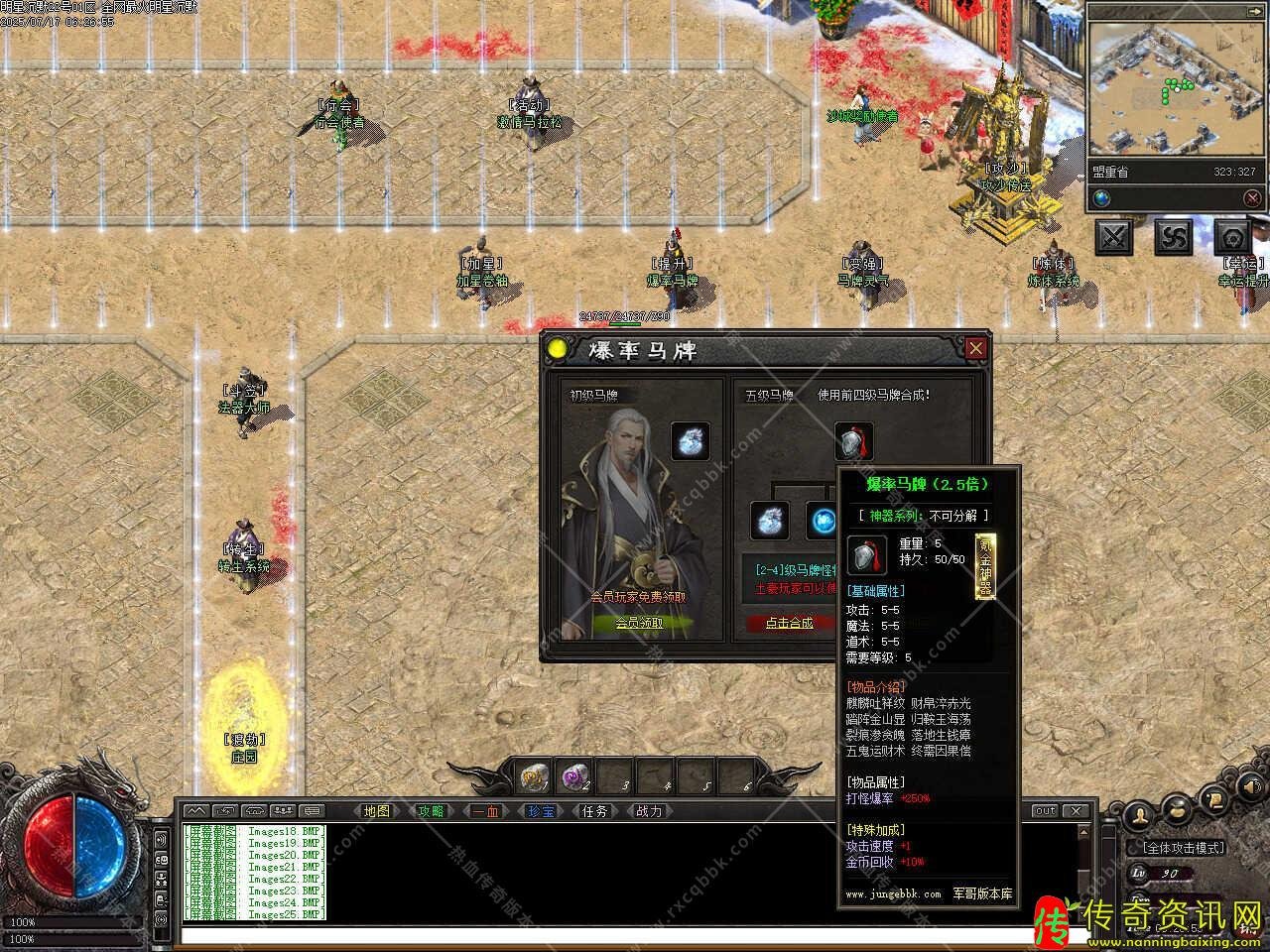Use the purple item in hotbar slot two
Image resolution: width=1270 pixels, height=952 pixels.
576,776
